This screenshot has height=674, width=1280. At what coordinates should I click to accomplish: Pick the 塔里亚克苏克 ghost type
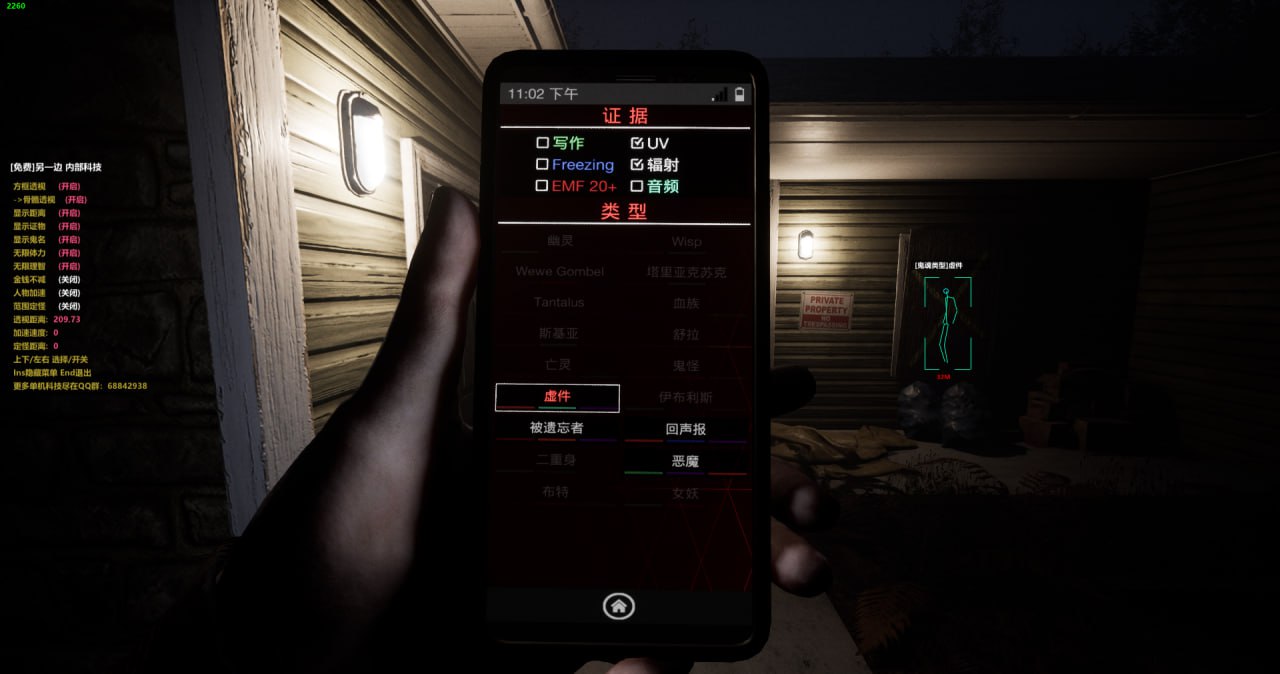686,272
